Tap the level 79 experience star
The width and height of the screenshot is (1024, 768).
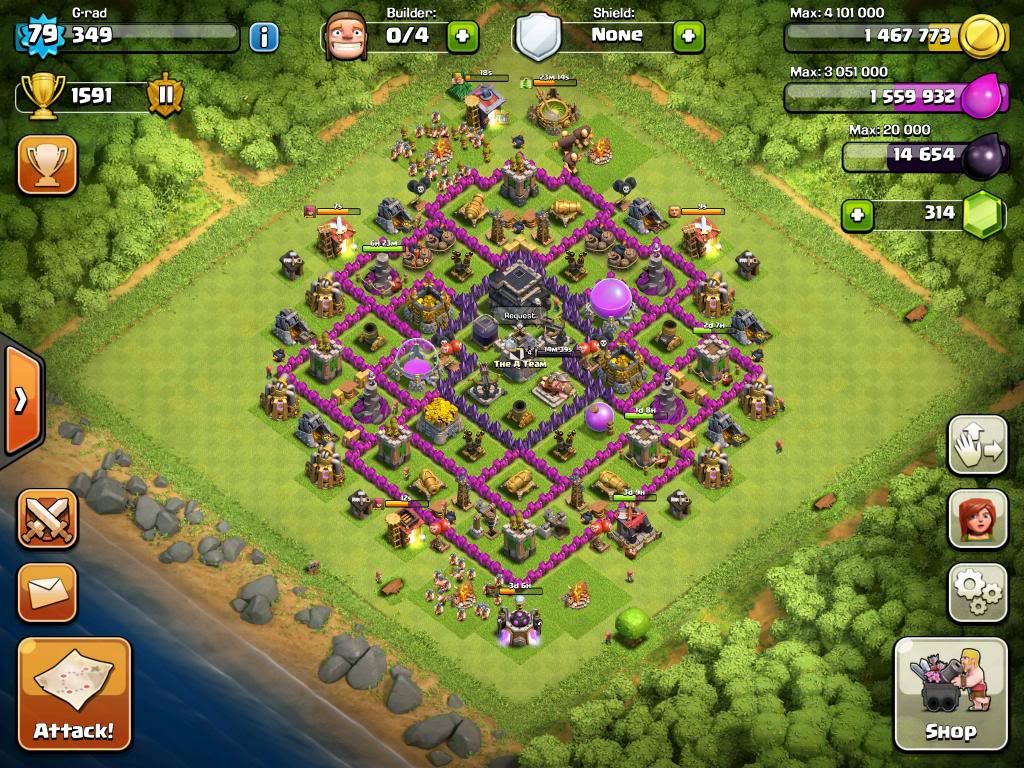[x=41, y=36]
